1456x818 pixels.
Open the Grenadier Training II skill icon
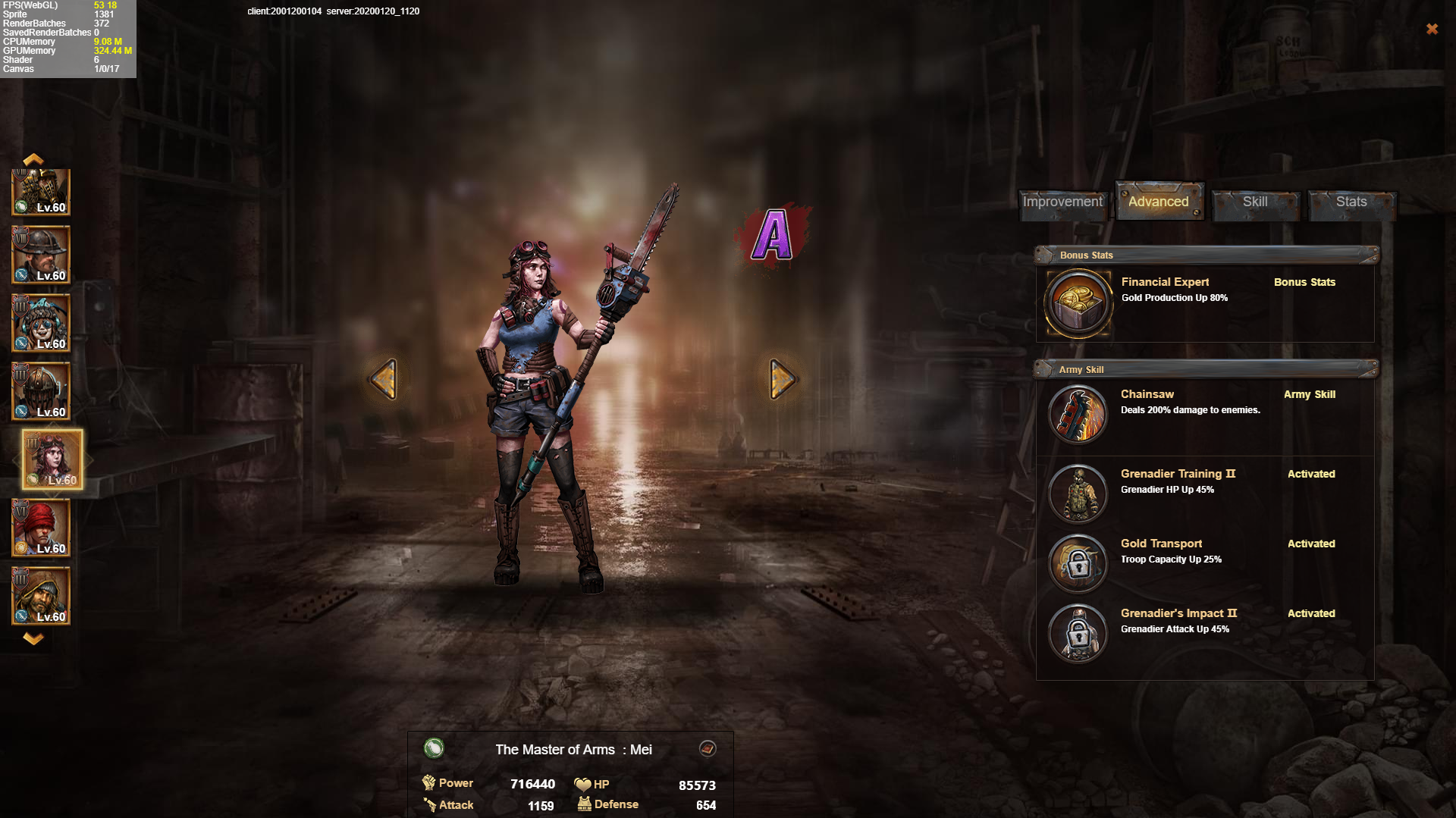(1078, 494)
